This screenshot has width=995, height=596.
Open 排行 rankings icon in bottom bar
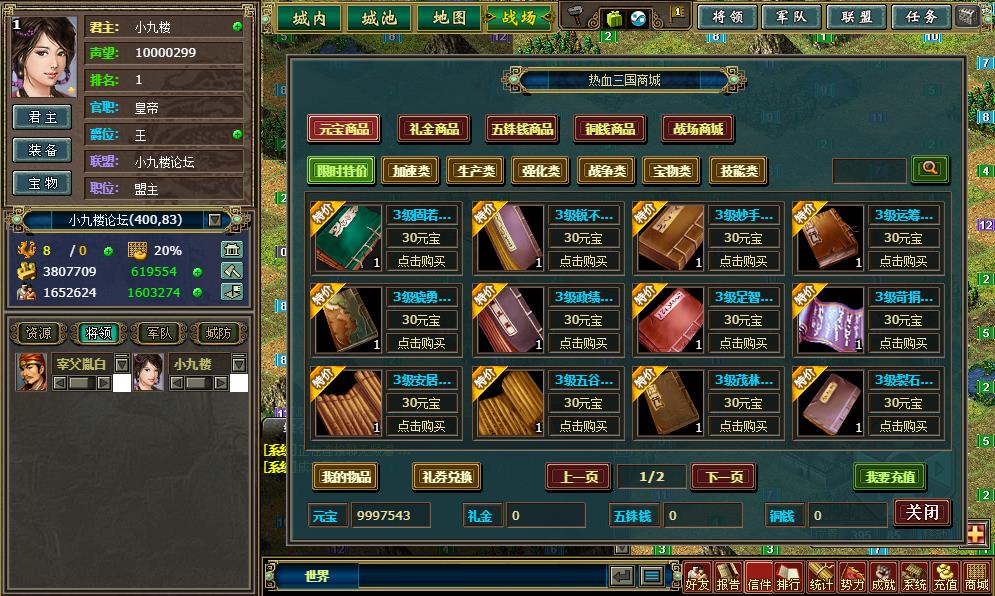(x=789, y=577)
